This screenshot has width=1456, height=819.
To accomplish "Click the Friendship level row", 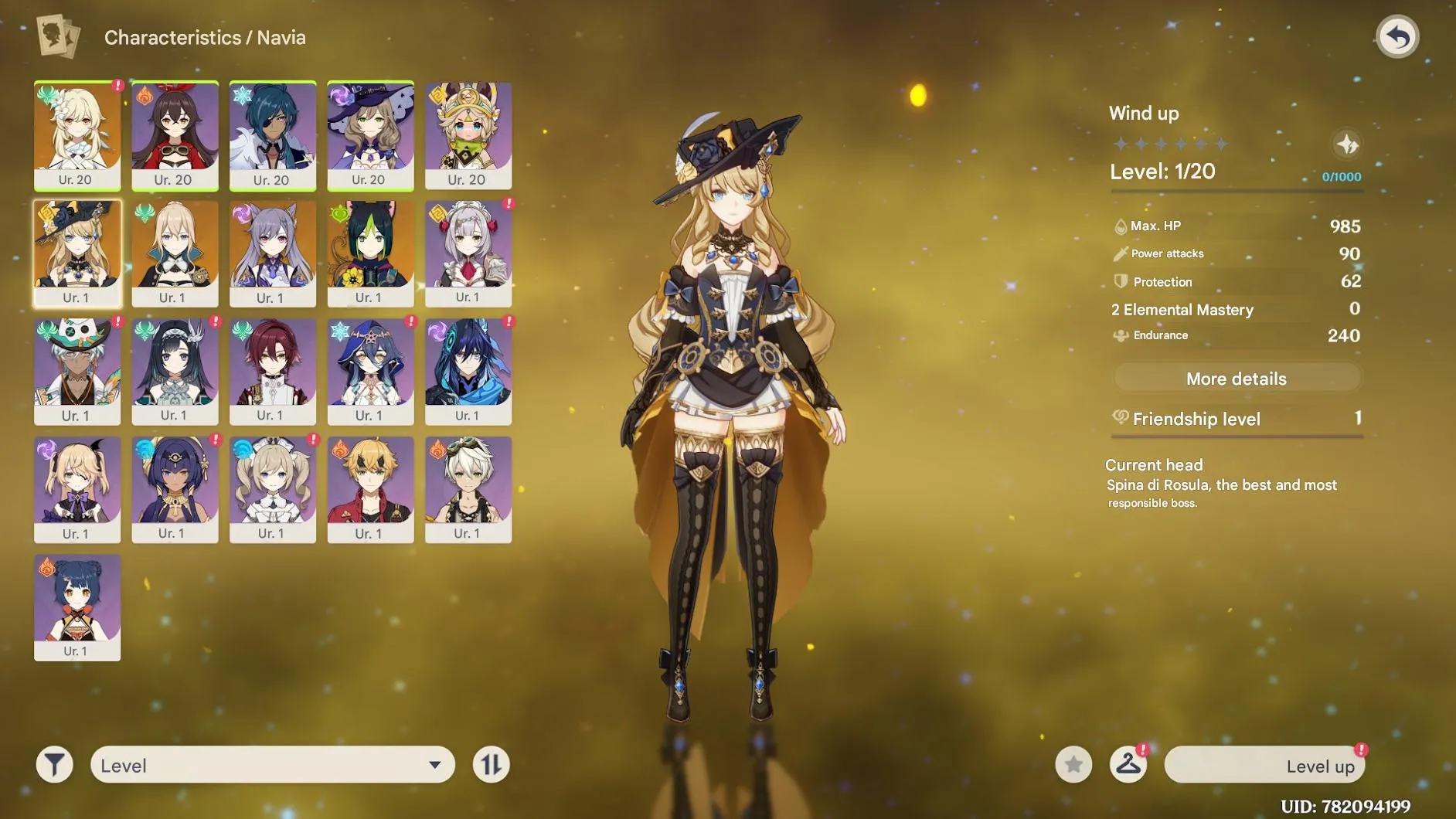I will click(x=1236, y=419).
